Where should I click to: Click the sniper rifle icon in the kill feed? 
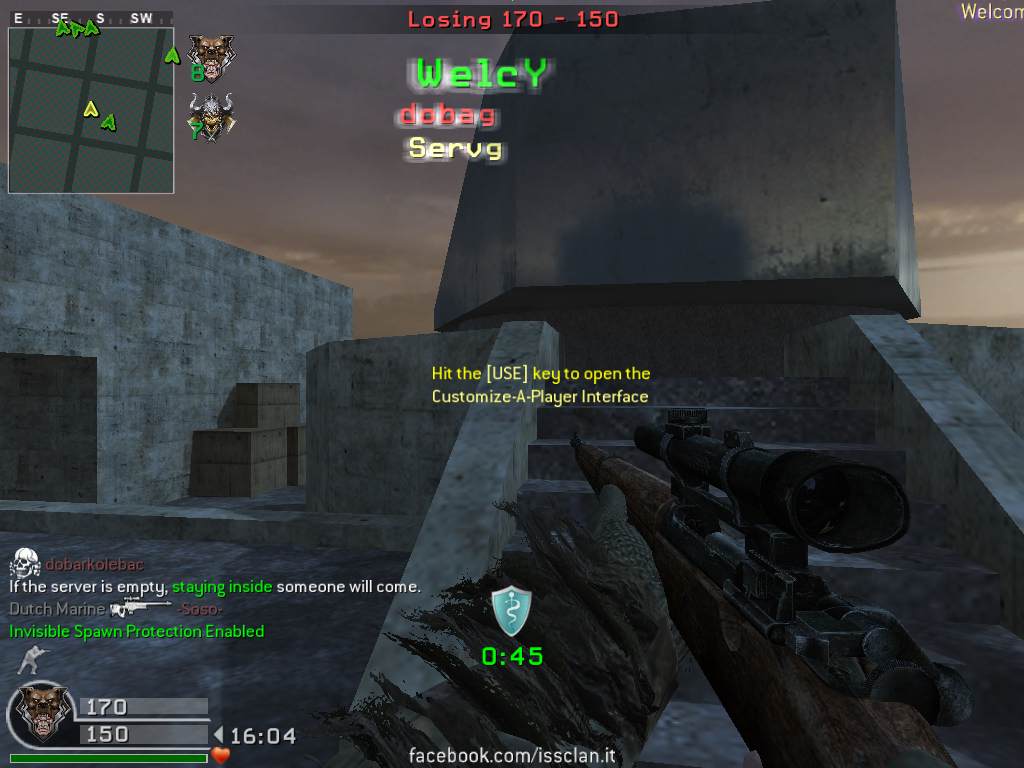pyautogui.click(x=140, y=608)
